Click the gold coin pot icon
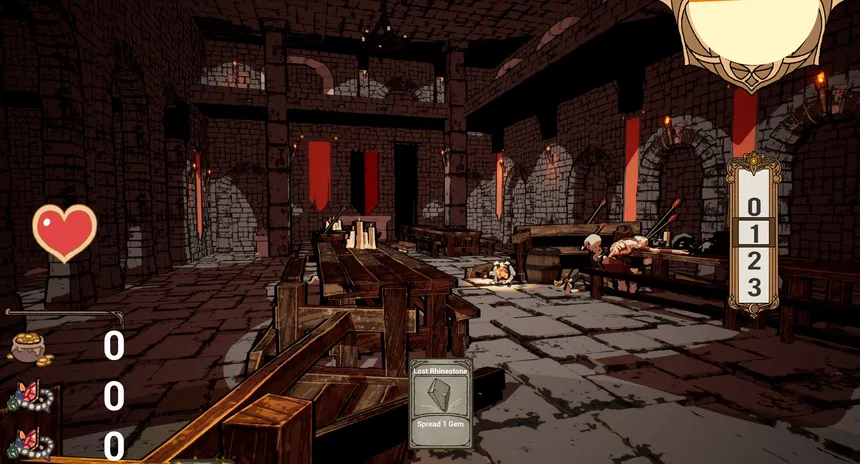This screenshot has width=860, height=464. 32,346
